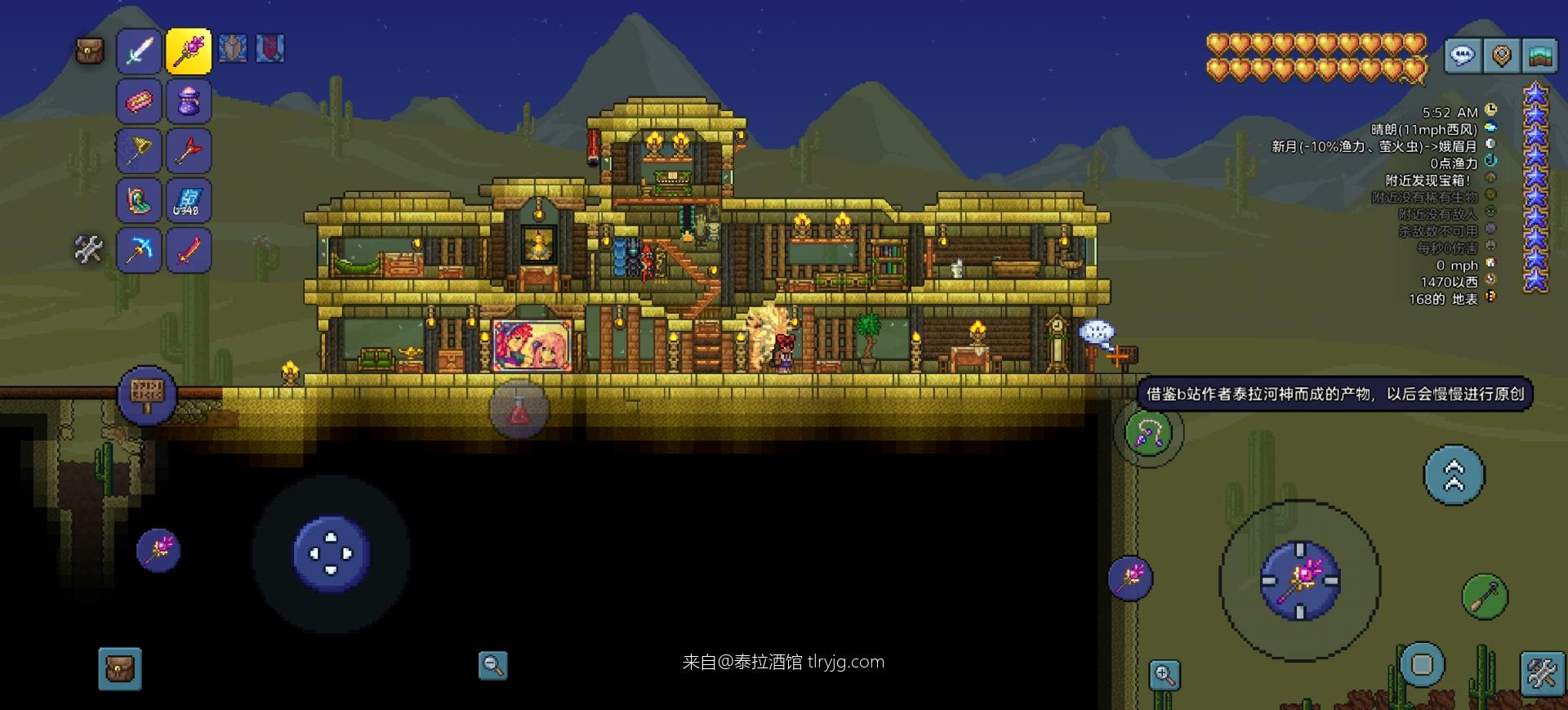Tap the green torch quick-use button
Screen dimensions: 1568x710
(1485, 597)
